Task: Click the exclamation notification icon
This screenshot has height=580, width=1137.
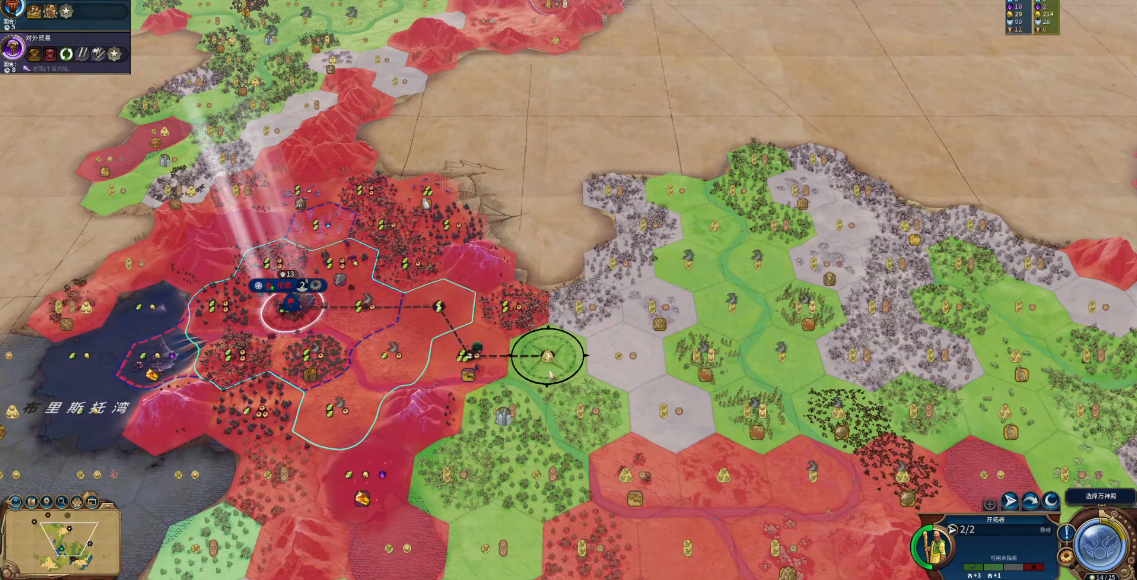Action: 1067,532
